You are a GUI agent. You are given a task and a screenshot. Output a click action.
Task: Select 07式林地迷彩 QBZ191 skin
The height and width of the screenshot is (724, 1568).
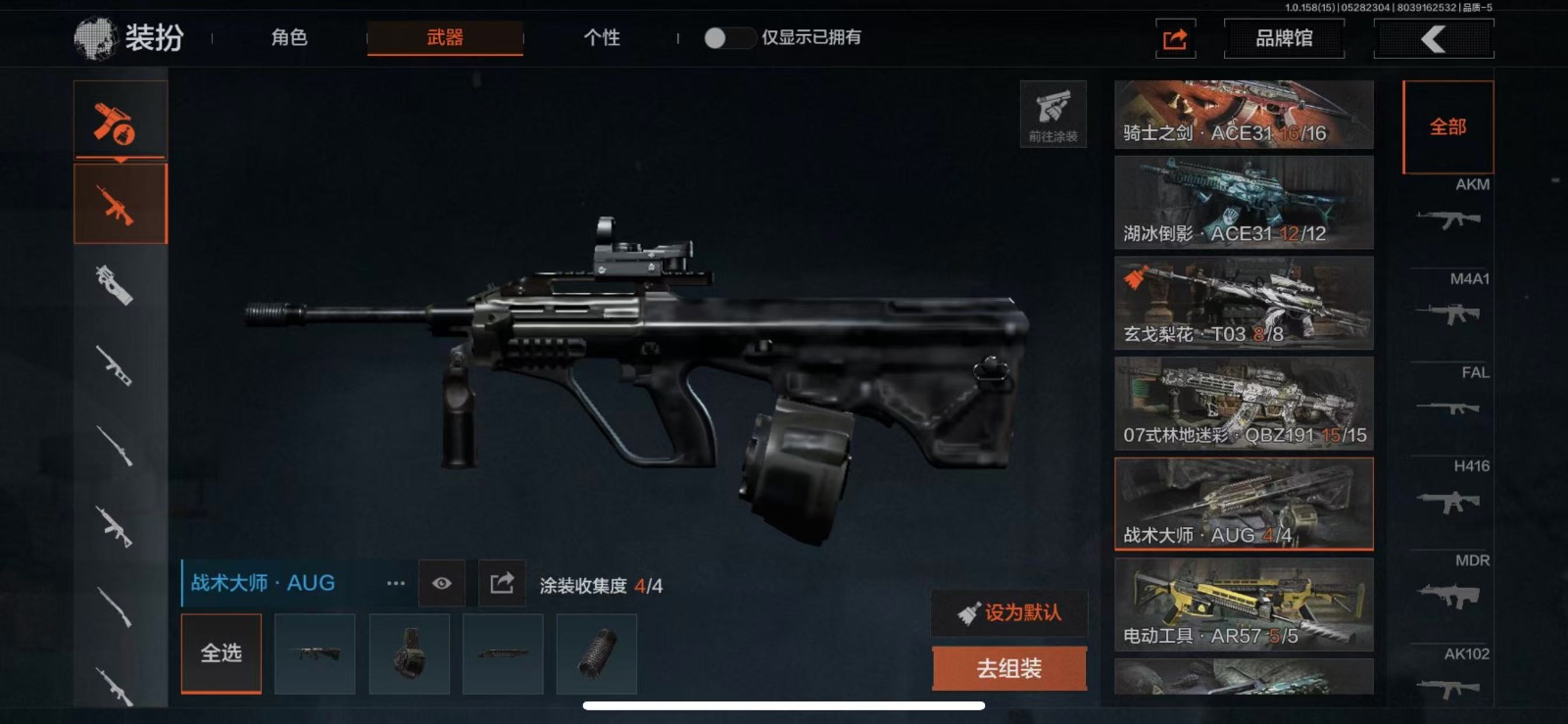[1244, 404]
